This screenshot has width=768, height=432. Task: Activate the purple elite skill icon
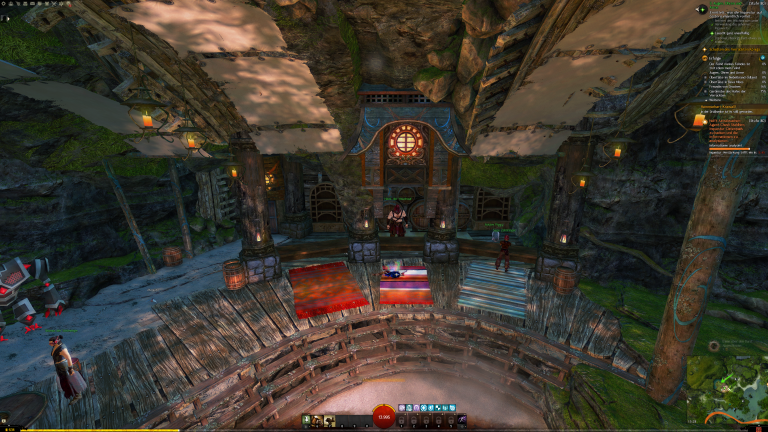pos(461,420)
